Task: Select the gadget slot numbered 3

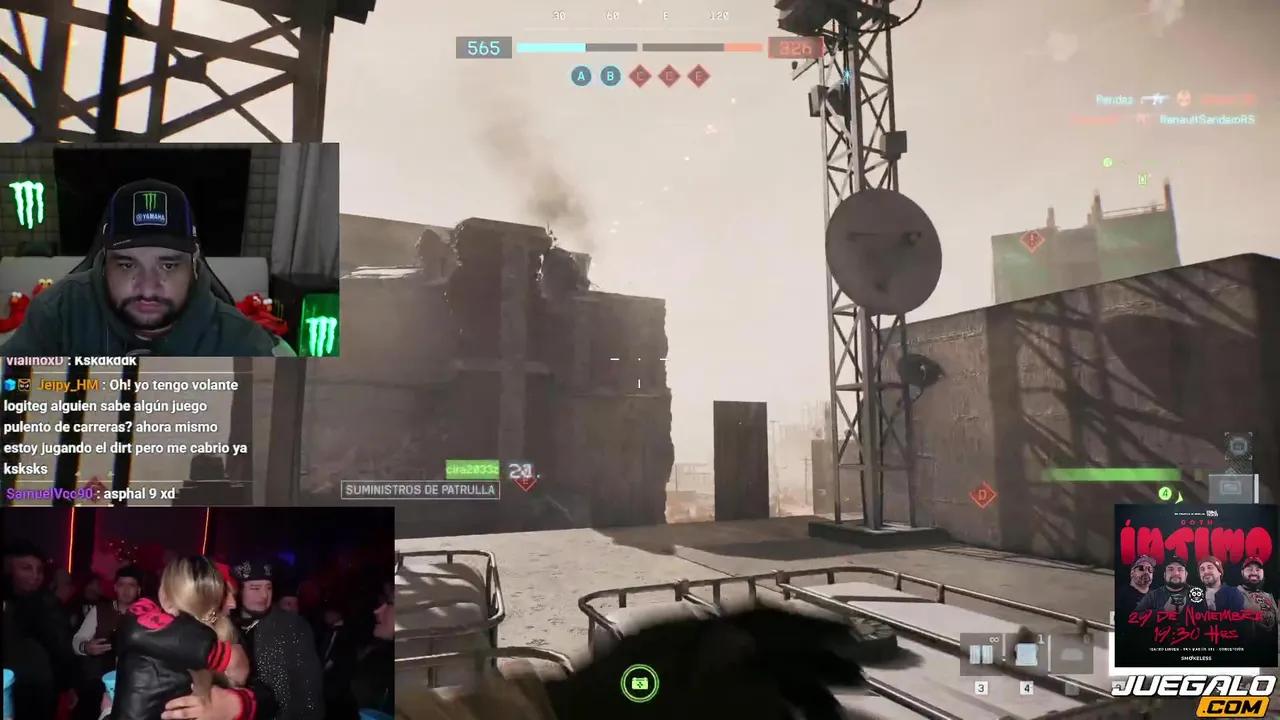Action: coord(981,655)
